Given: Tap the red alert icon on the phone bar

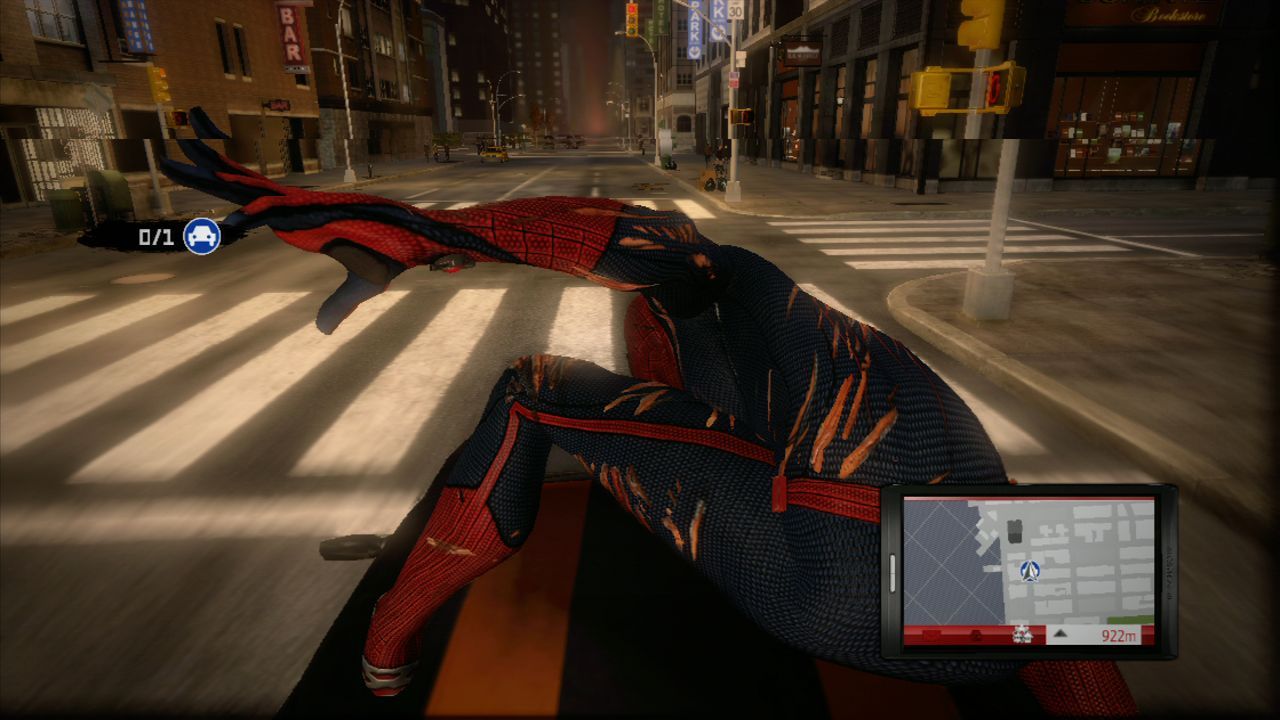Looking at the screenshot, I should 975,634.
